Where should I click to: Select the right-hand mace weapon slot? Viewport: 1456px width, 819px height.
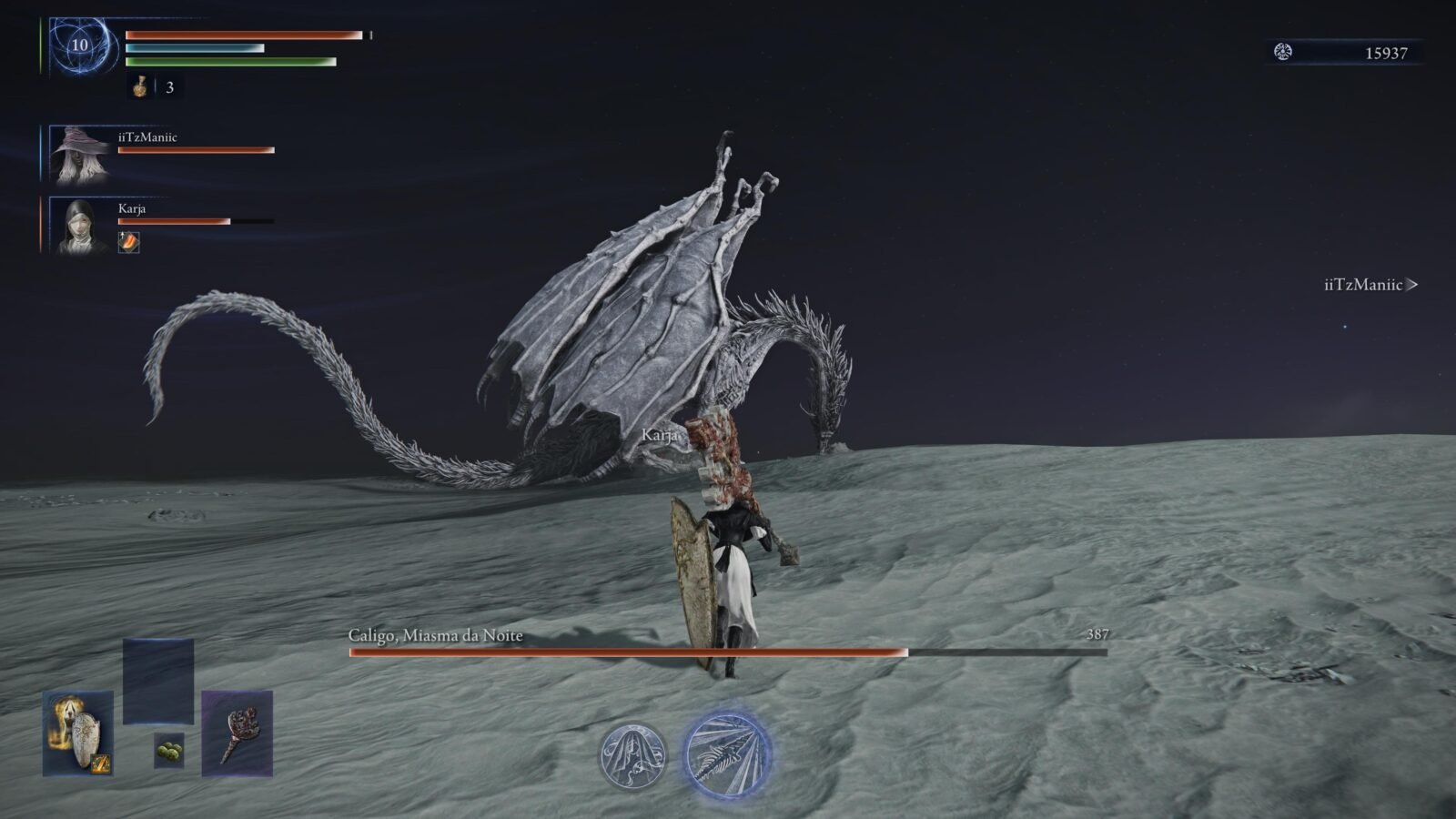pyautogui.click(x=237, y=733)
